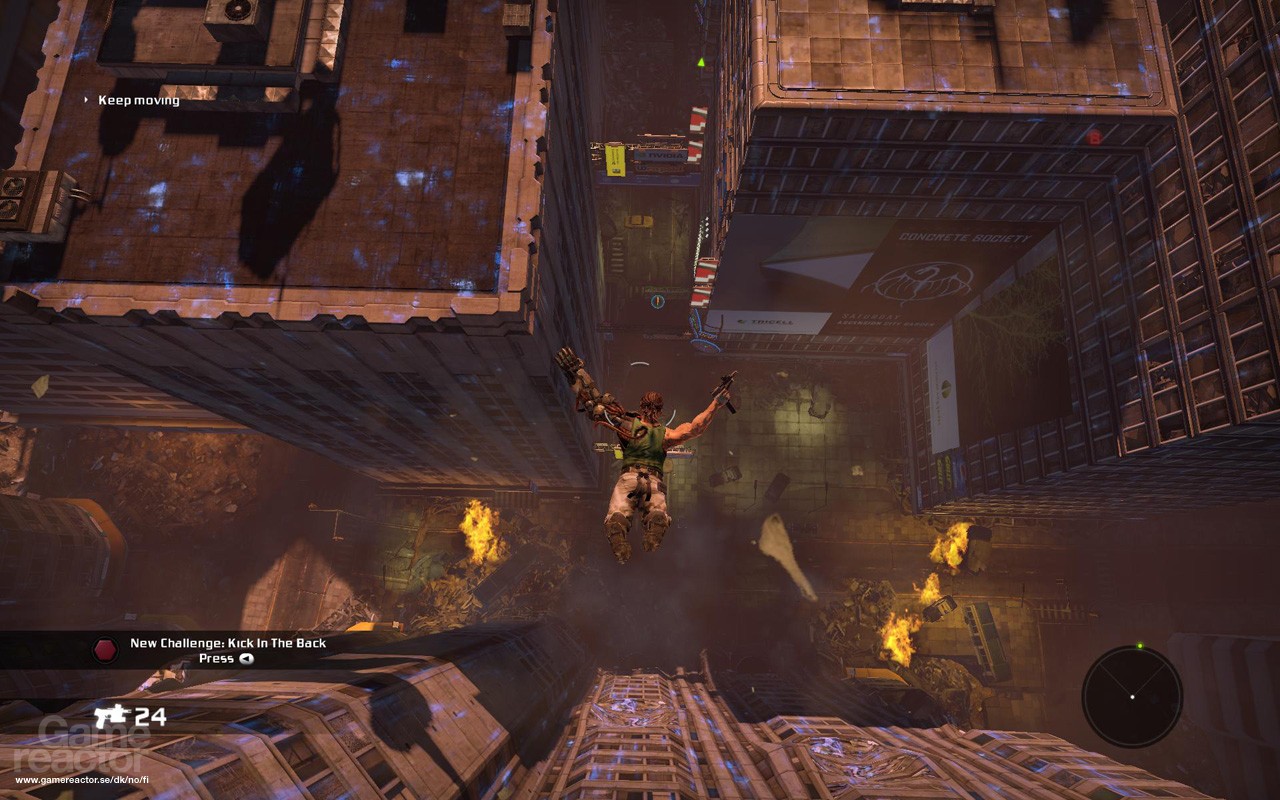Viewport: 1280px width, 800px height.
Task: Click the yellow taxi in the street below
Action: 639,221
